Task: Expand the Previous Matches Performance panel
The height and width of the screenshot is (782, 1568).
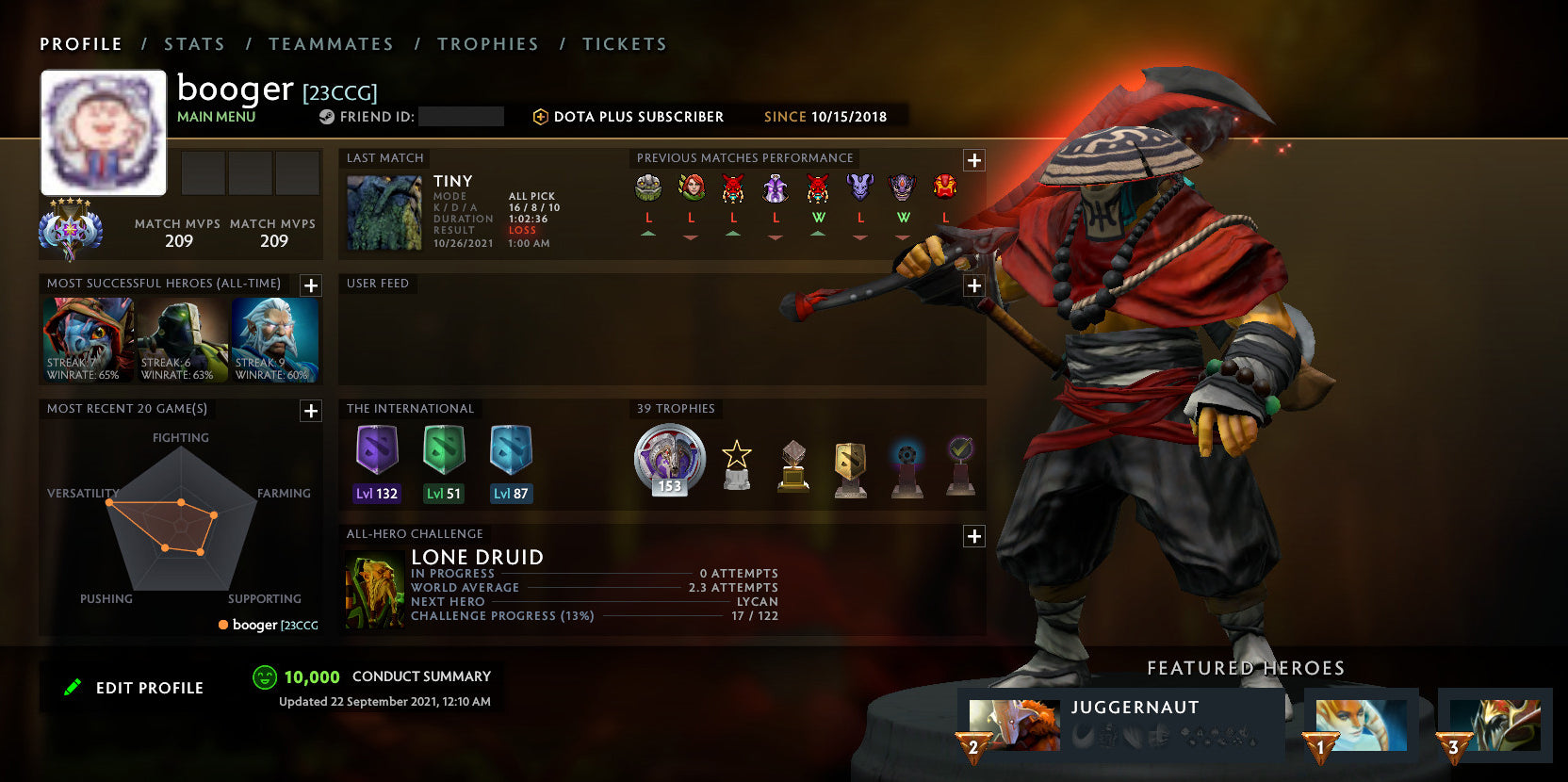Action: click(x=973, y=161)
